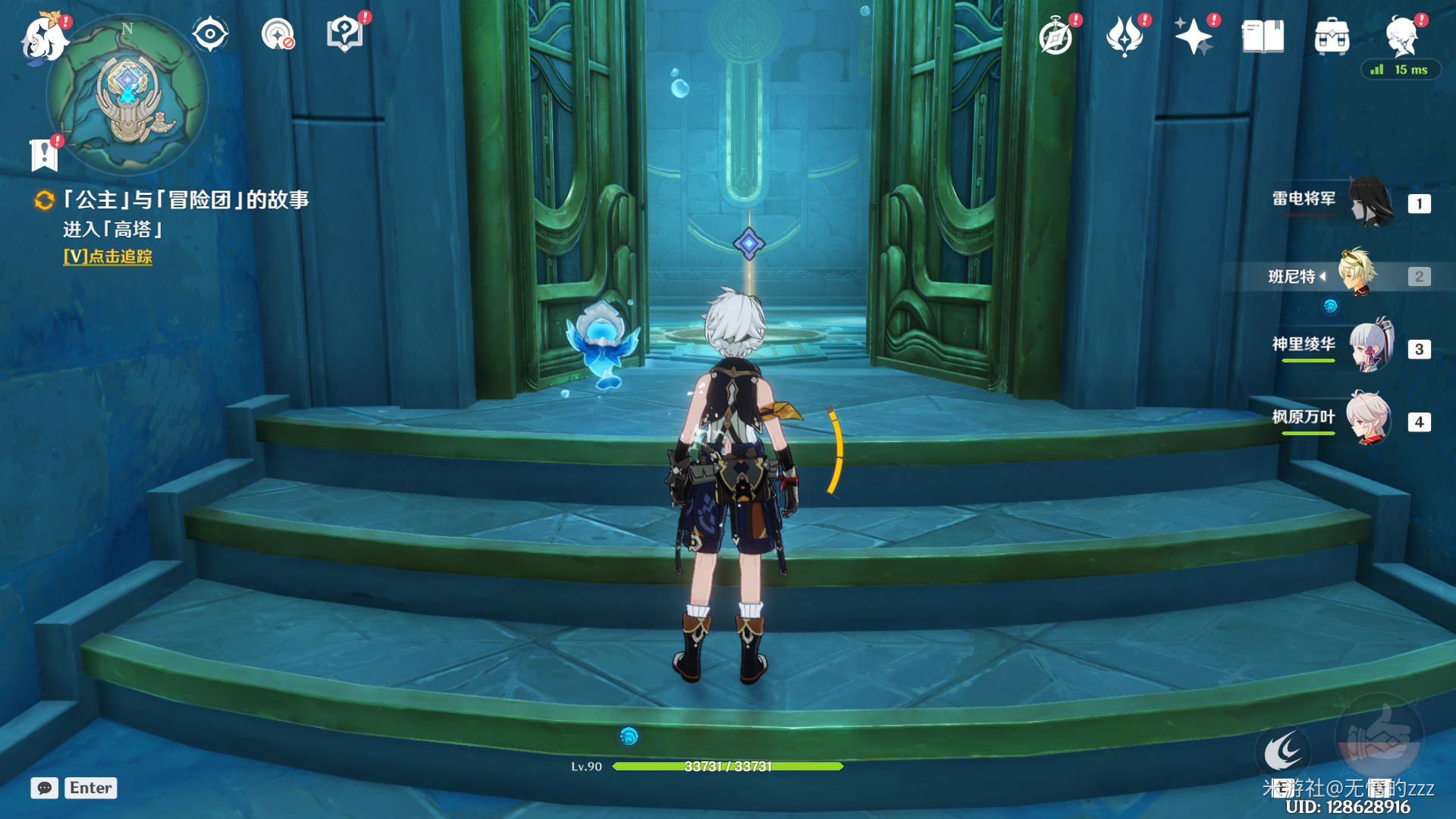Open the events compass icon
Image resolution: width=1456 pixels, height=819 pixels.
(x=1056, y=36)
